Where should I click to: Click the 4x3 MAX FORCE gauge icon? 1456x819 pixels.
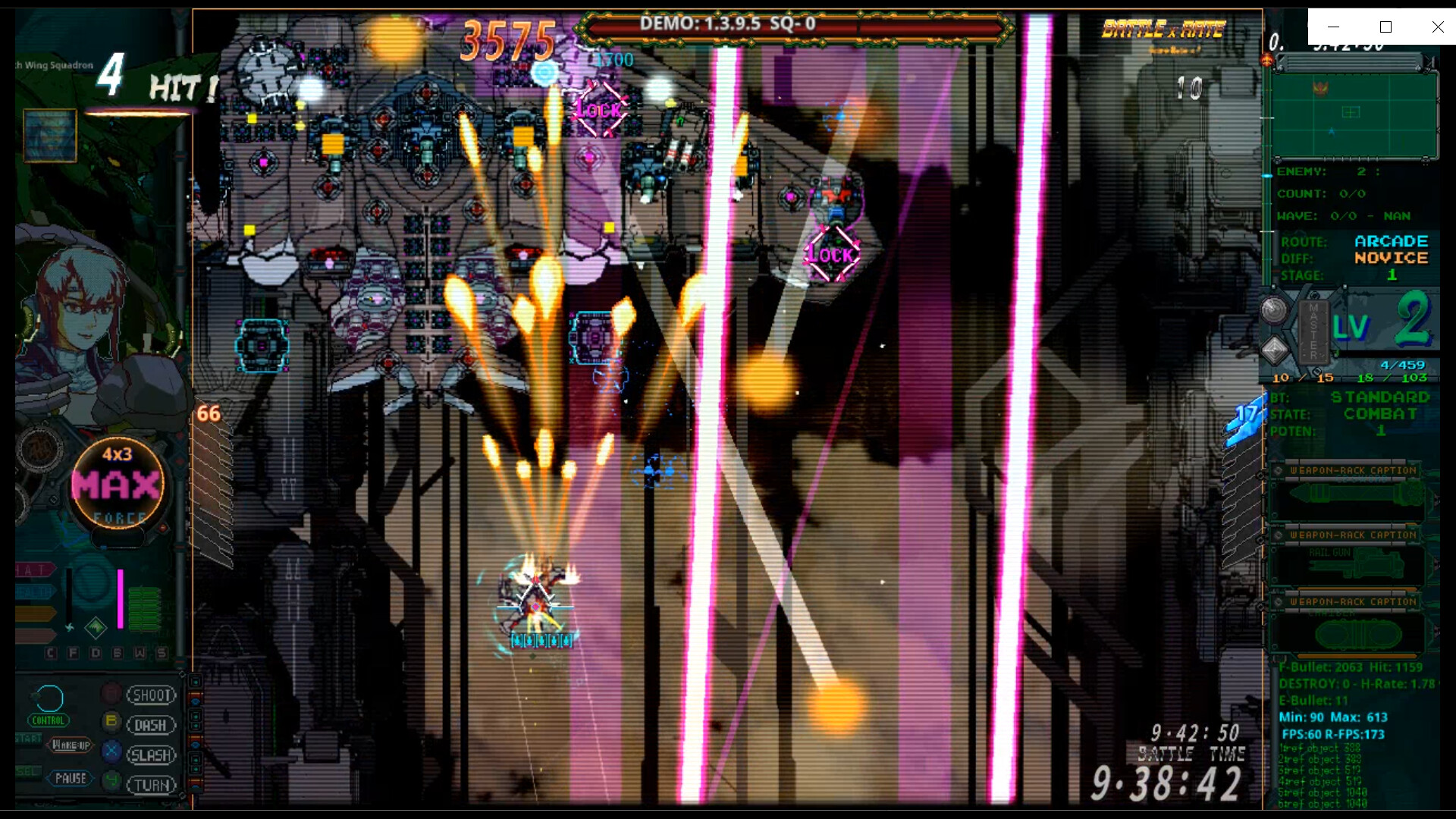click(x=118, y=482)
